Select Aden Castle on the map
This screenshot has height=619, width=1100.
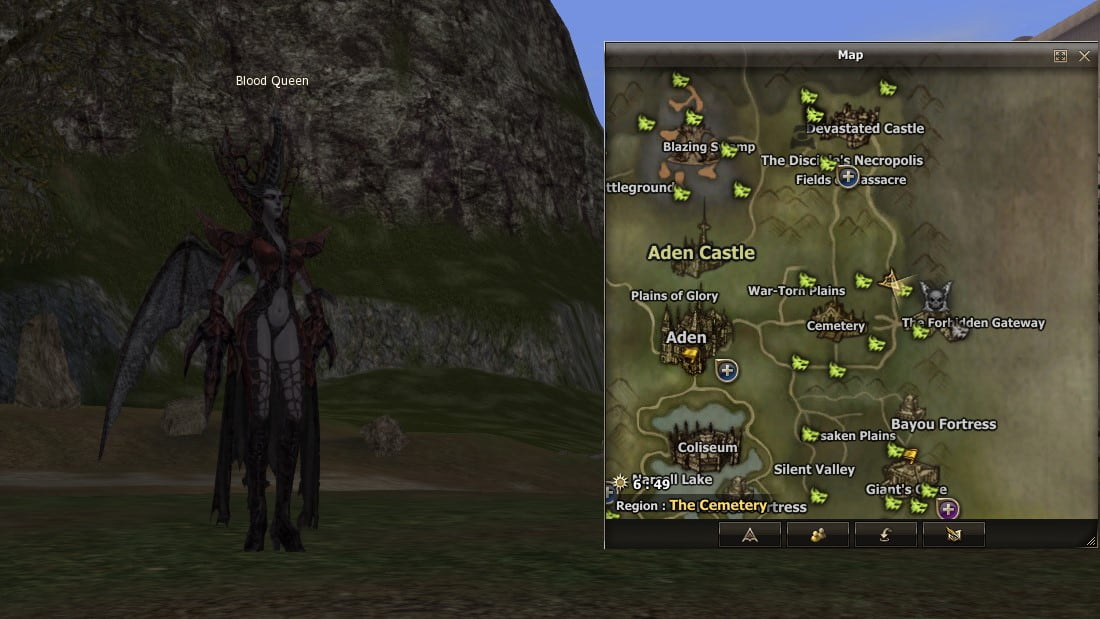click(701, 253)
